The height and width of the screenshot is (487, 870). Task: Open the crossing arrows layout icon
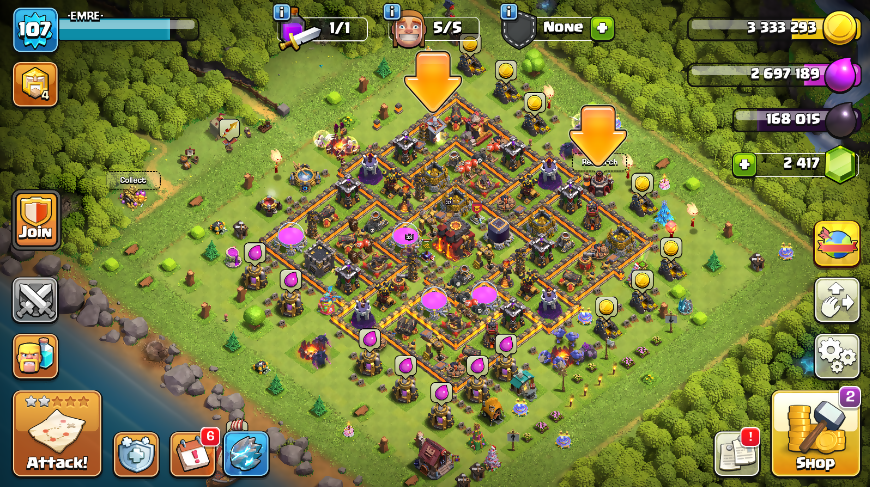(x=837, y=300)
